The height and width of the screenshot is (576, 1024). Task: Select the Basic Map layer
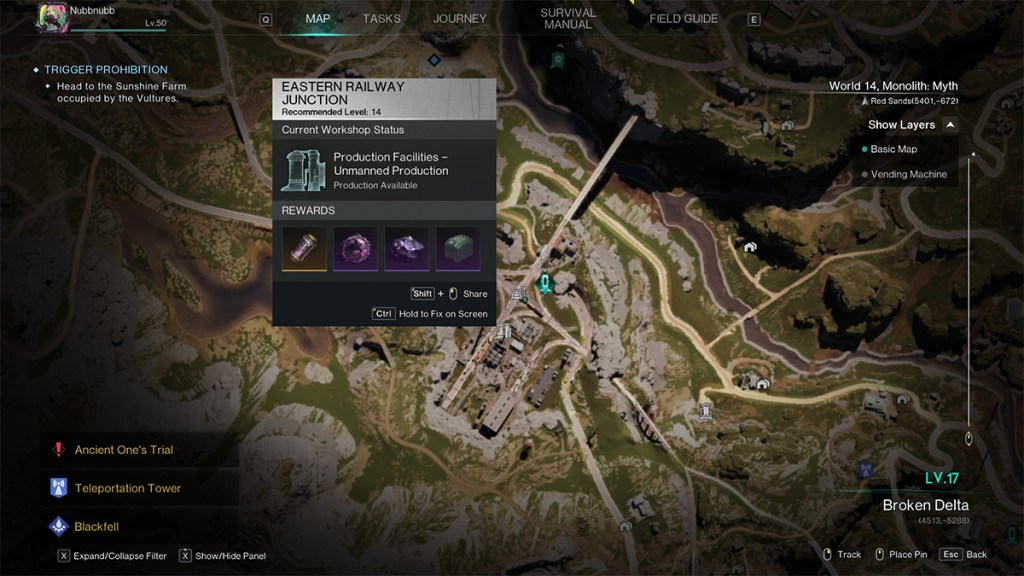pyautogui.click(x=893, y=149)
